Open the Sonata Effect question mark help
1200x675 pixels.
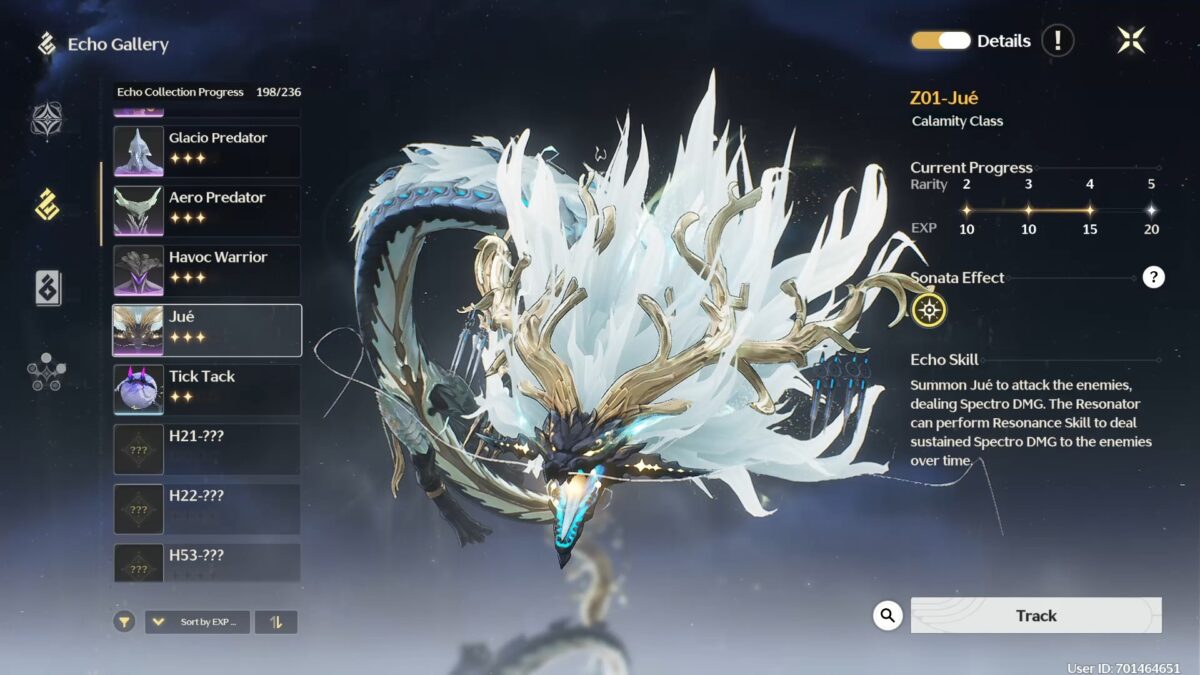pyautogui.click(x=1153, y=278)
